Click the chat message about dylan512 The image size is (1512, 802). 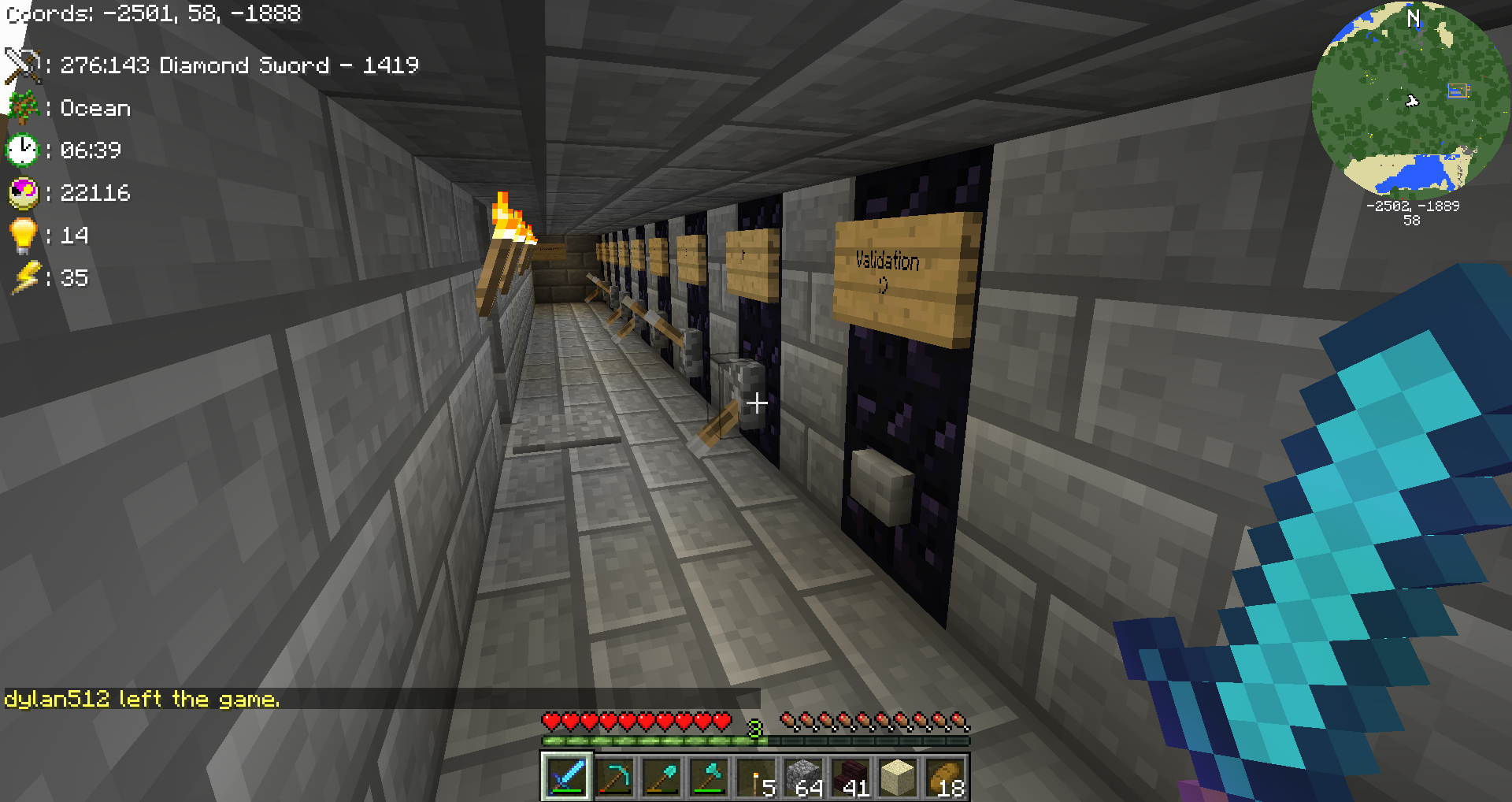tap(143, 699)
